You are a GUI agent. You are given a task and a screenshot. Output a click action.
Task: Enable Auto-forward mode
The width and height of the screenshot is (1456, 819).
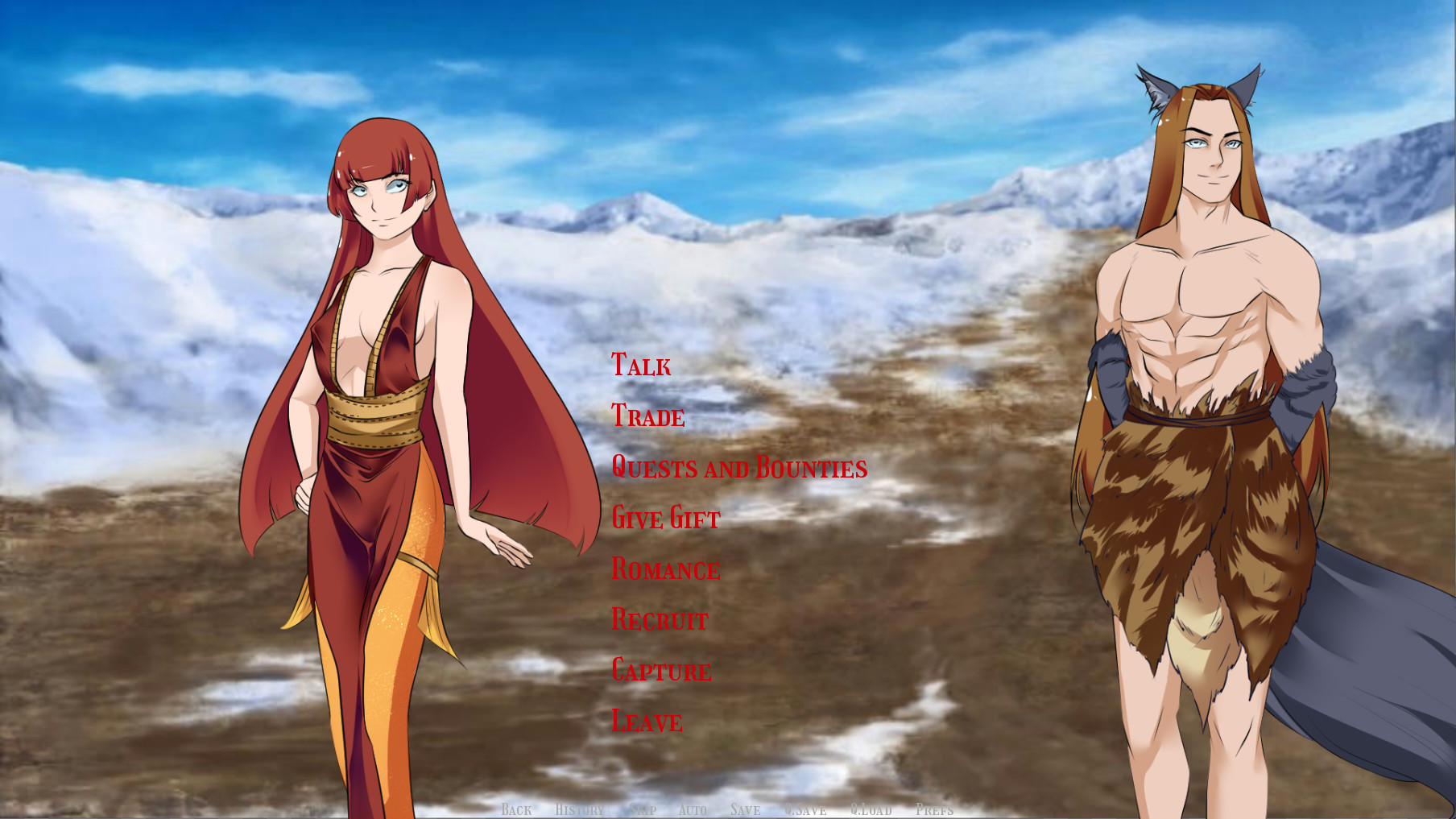pyautogui.click(x=693, y=810)
